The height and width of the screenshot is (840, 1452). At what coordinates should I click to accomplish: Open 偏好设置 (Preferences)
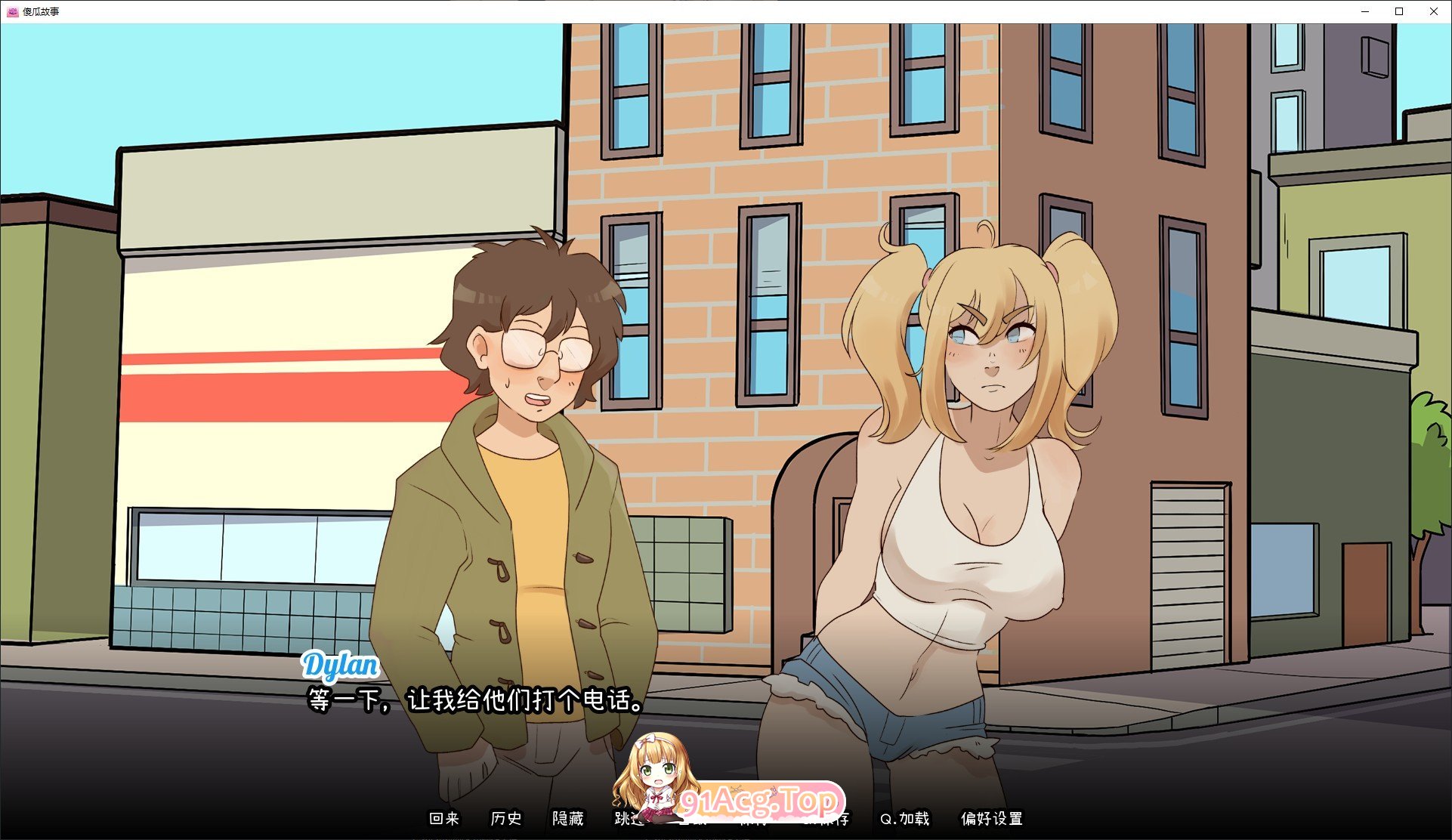(x=991, y=819)
